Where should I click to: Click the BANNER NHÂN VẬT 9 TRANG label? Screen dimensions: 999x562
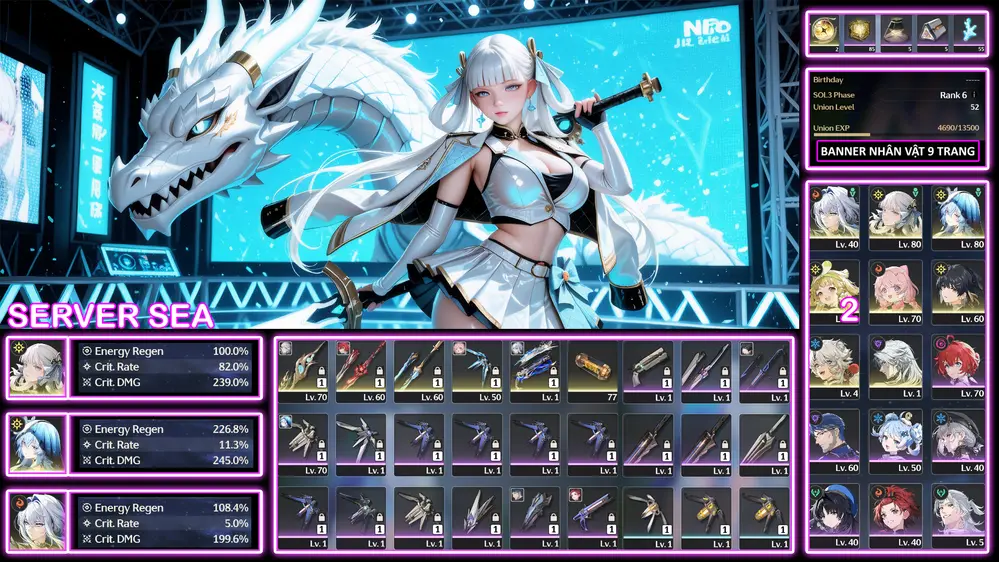click(x=898, y=152)
